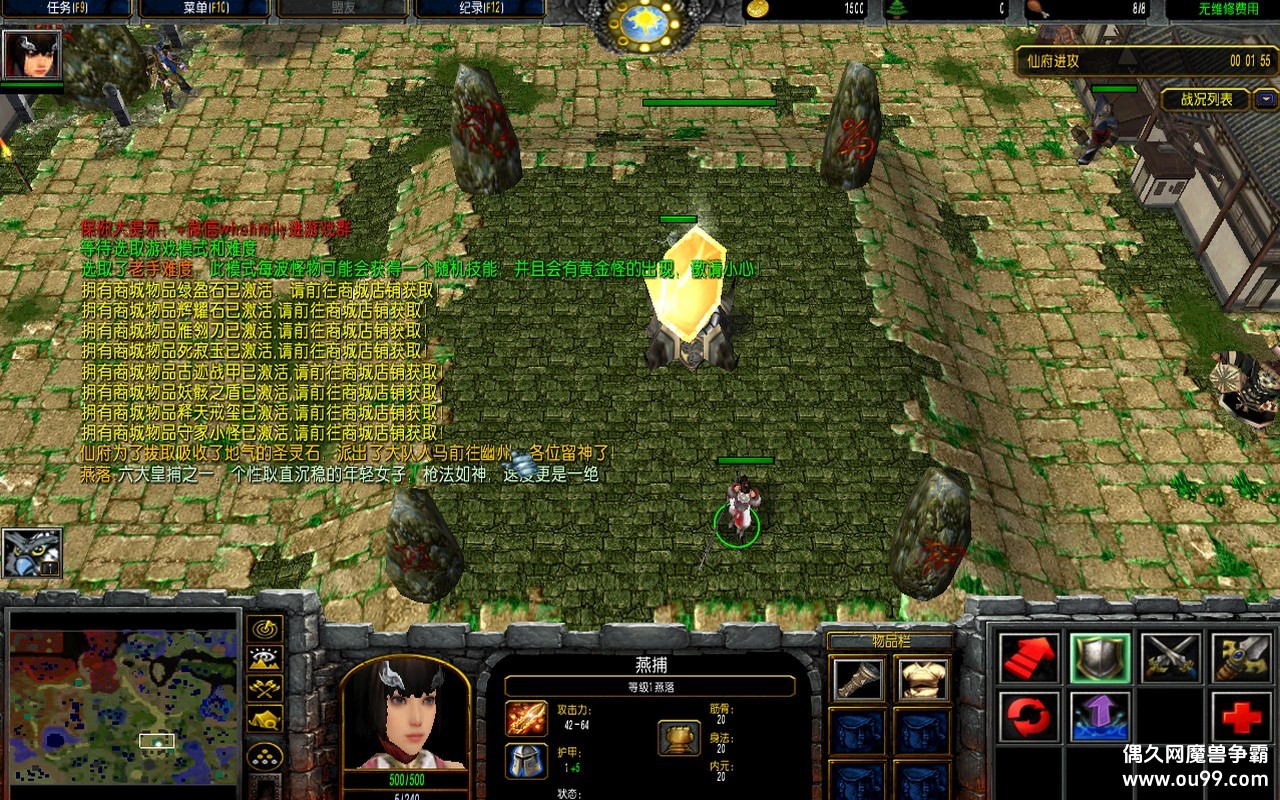Open hero skills with red cross button
Image resolution: width=1280 pixels, height=800 pixels.
coord(1241,717)
